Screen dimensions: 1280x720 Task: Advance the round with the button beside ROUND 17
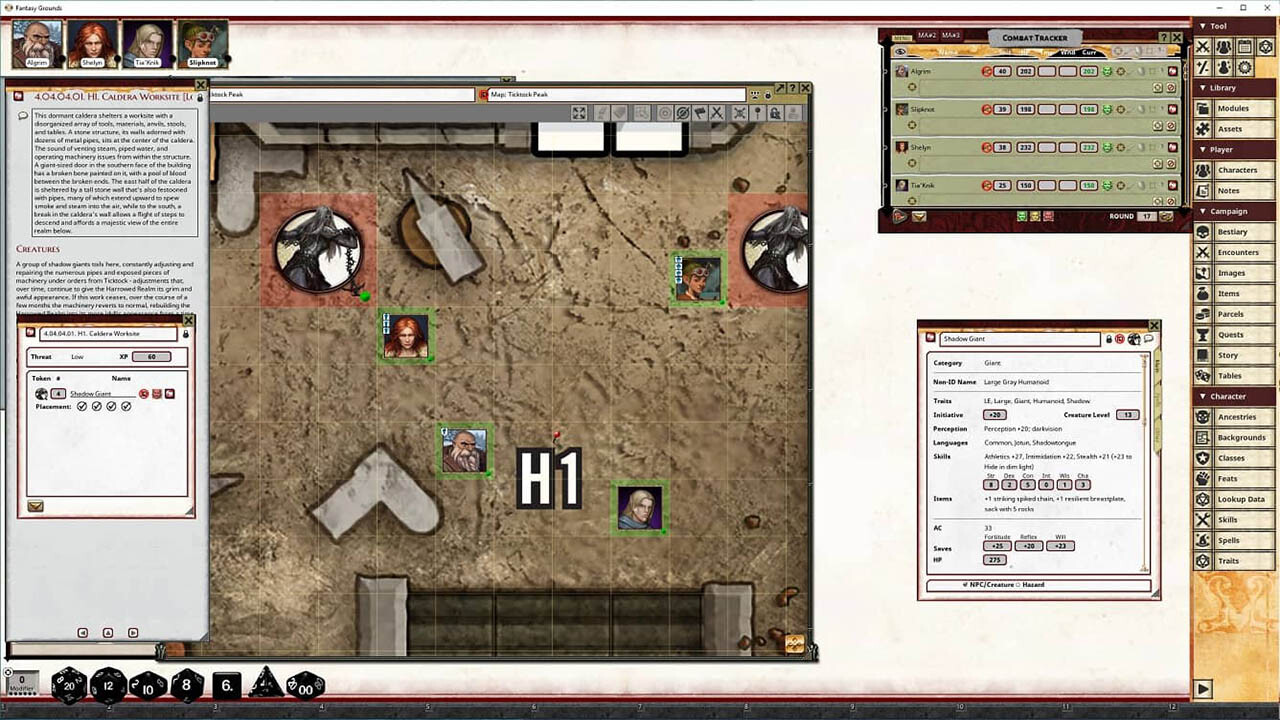[1167, 216]
